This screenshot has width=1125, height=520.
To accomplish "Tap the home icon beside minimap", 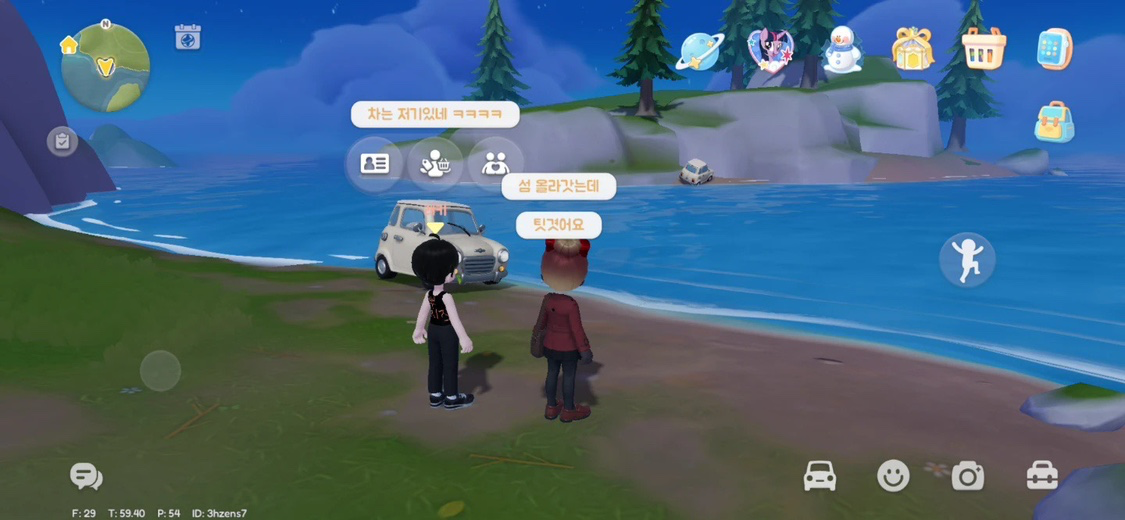I will [69, 45].
